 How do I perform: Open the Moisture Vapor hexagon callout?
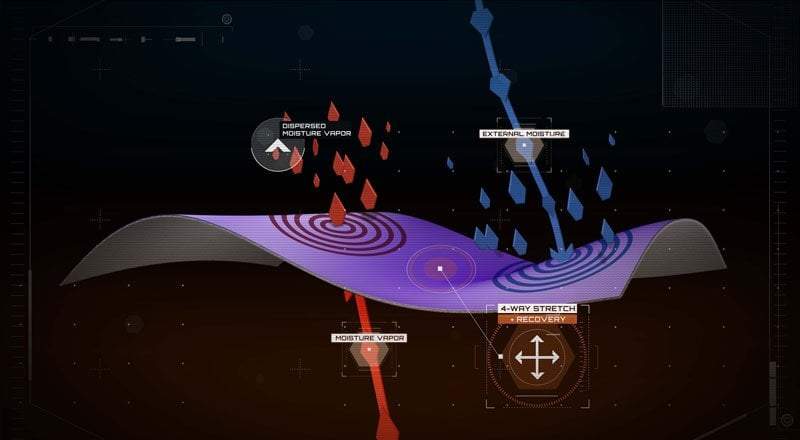[x=368, y=352]
